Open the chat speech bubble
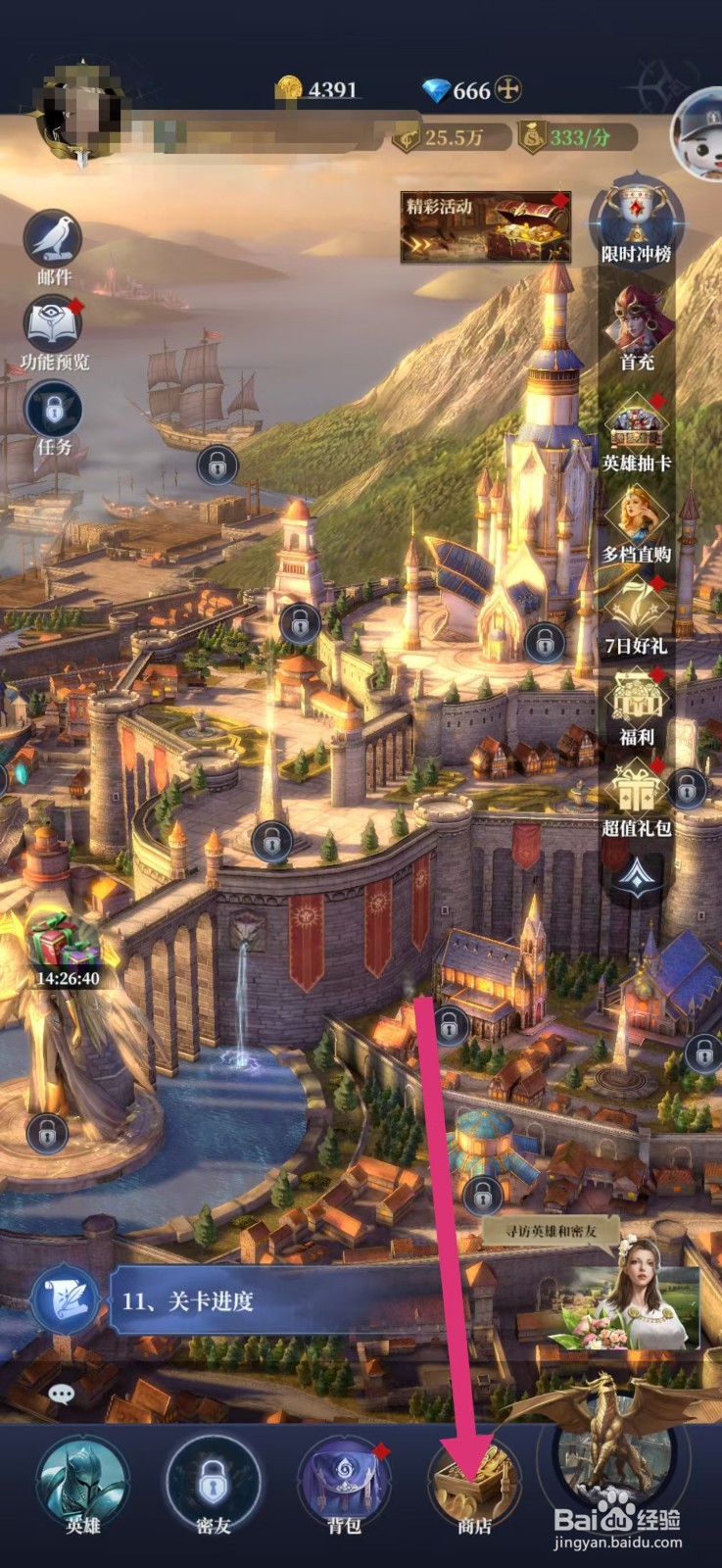 [x=61, y=1393]
